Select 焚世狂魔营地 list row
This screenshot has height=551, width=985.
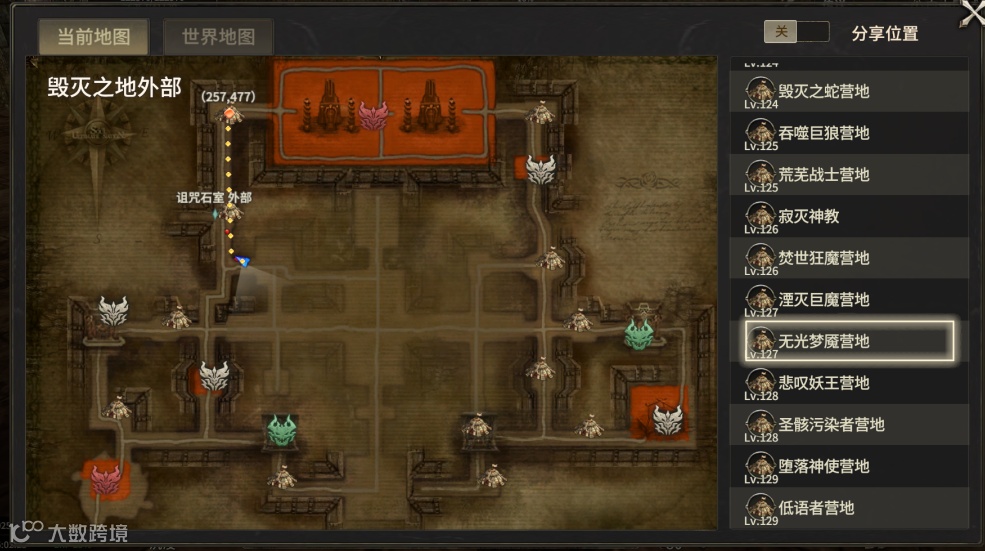pos(850,258)
